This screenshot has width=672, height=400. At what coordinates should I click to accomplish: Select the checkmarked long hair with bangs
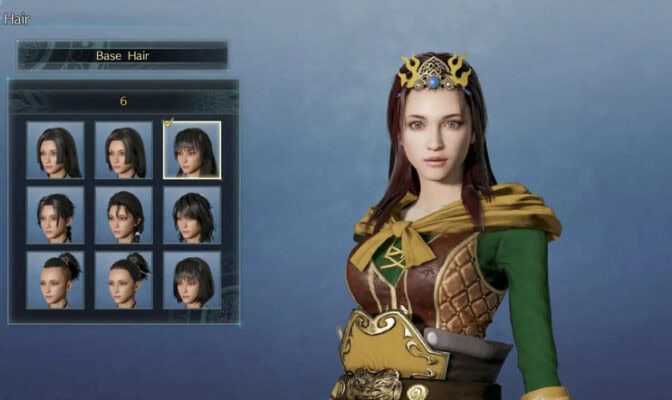(x=192, y=150)
